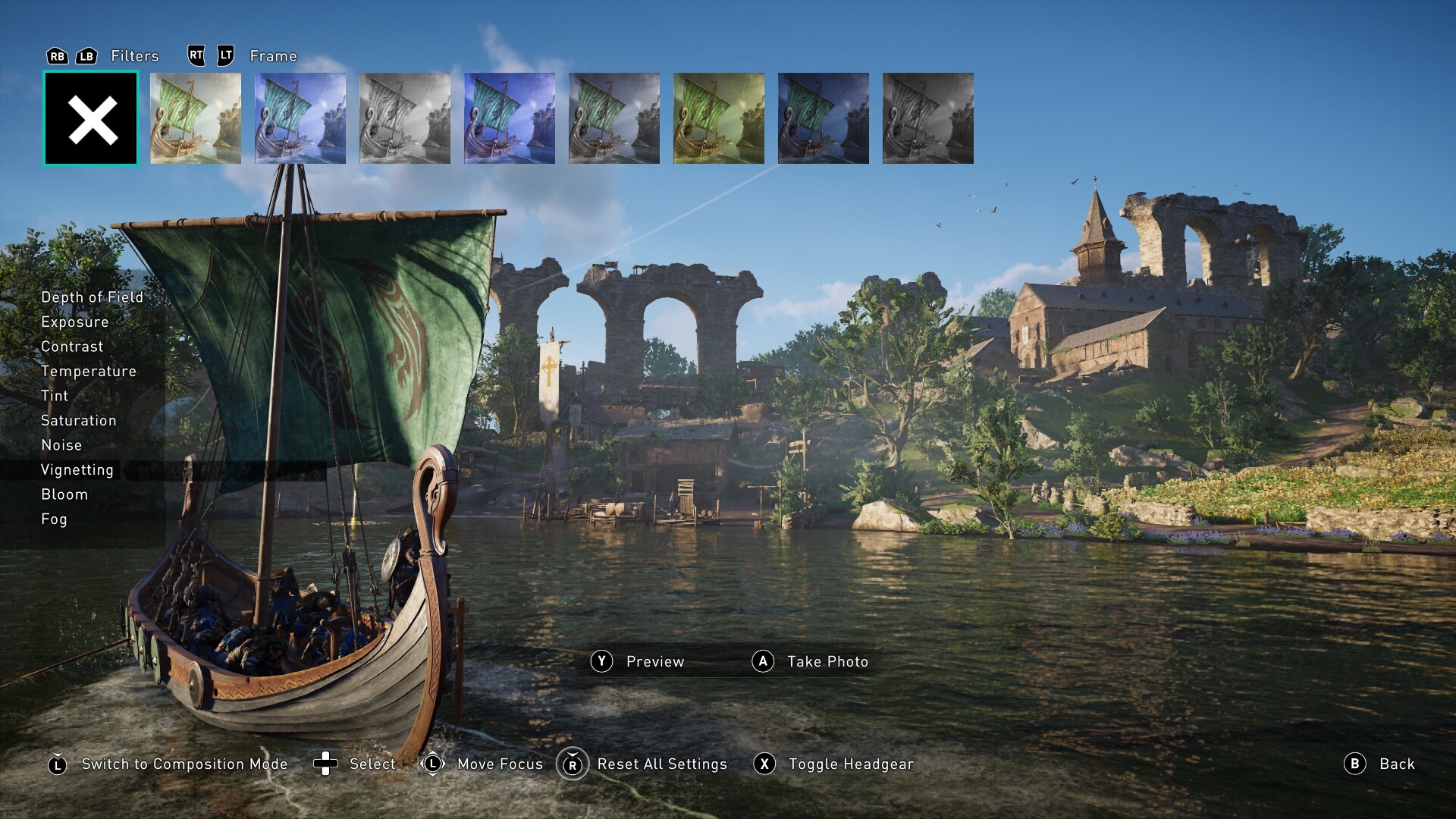Choose the Exposure option
Screen dimensions: 1456x819
coord(75,322)
